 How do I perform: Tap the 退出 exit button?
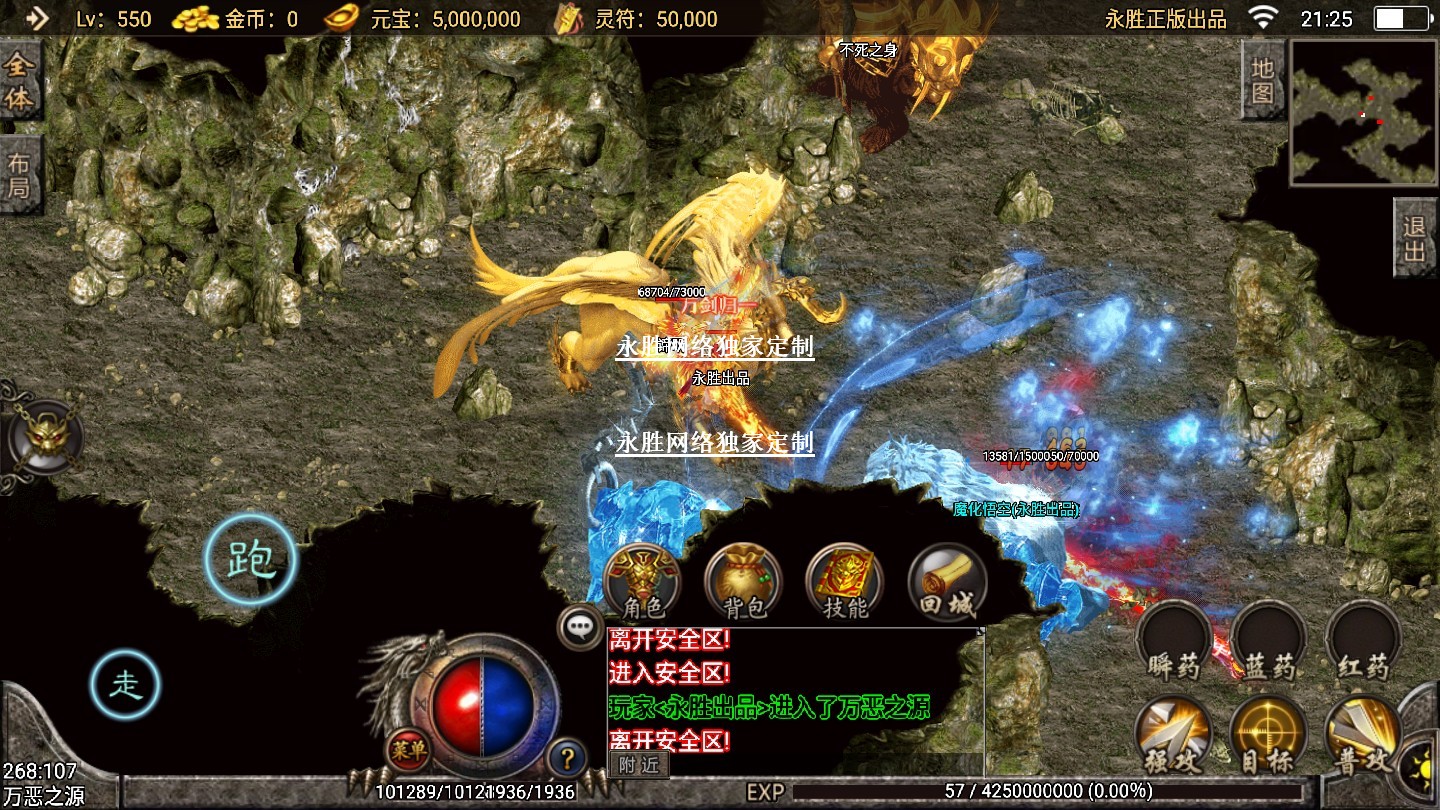(x=1415, y=238)
